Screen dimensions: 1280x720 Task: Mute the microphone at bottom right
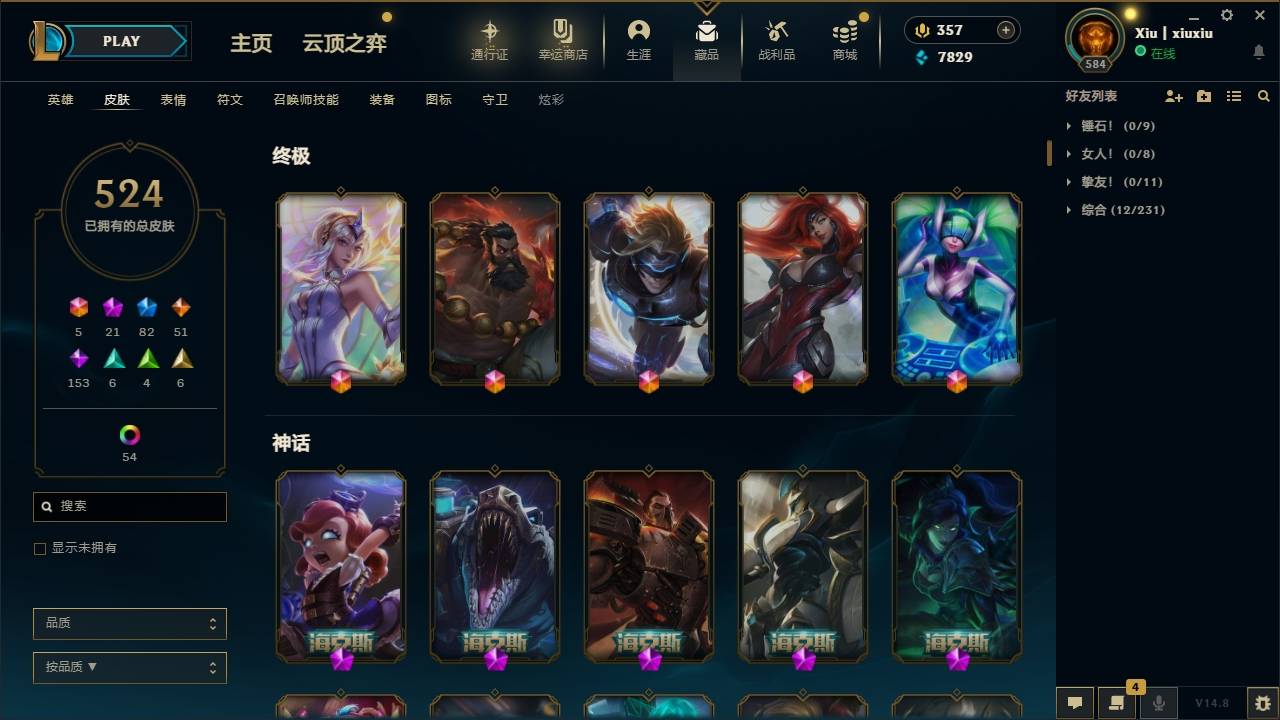tap(1158, 702)
